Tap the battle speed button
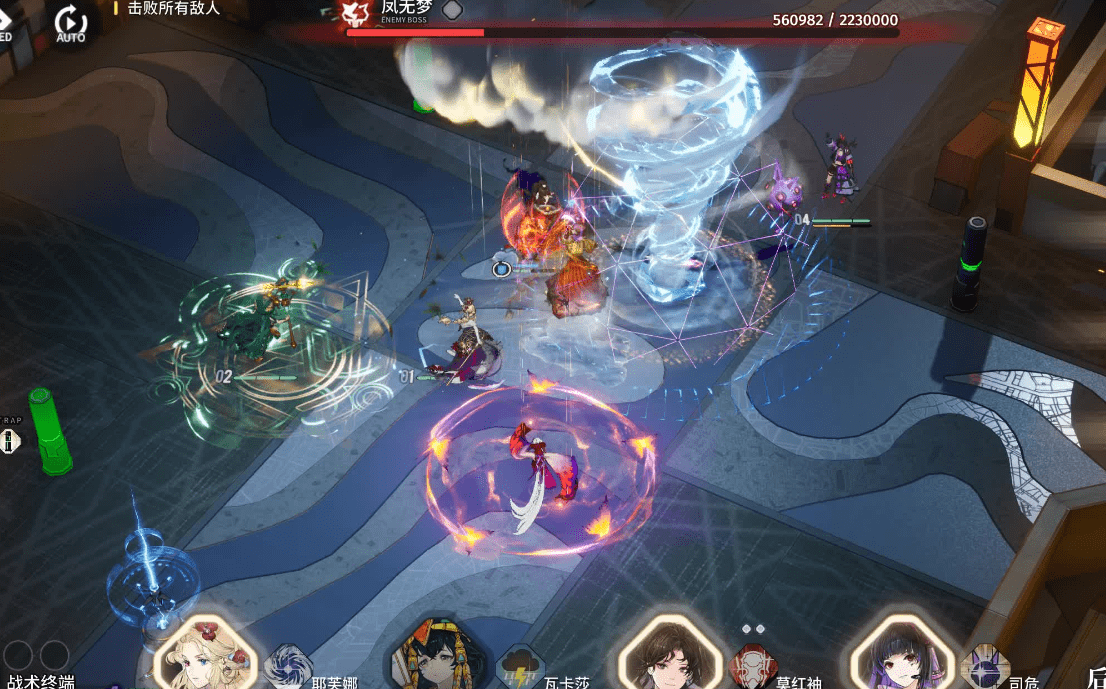Viewport: 1106px width, 689px height. click(x=5, y=22)
